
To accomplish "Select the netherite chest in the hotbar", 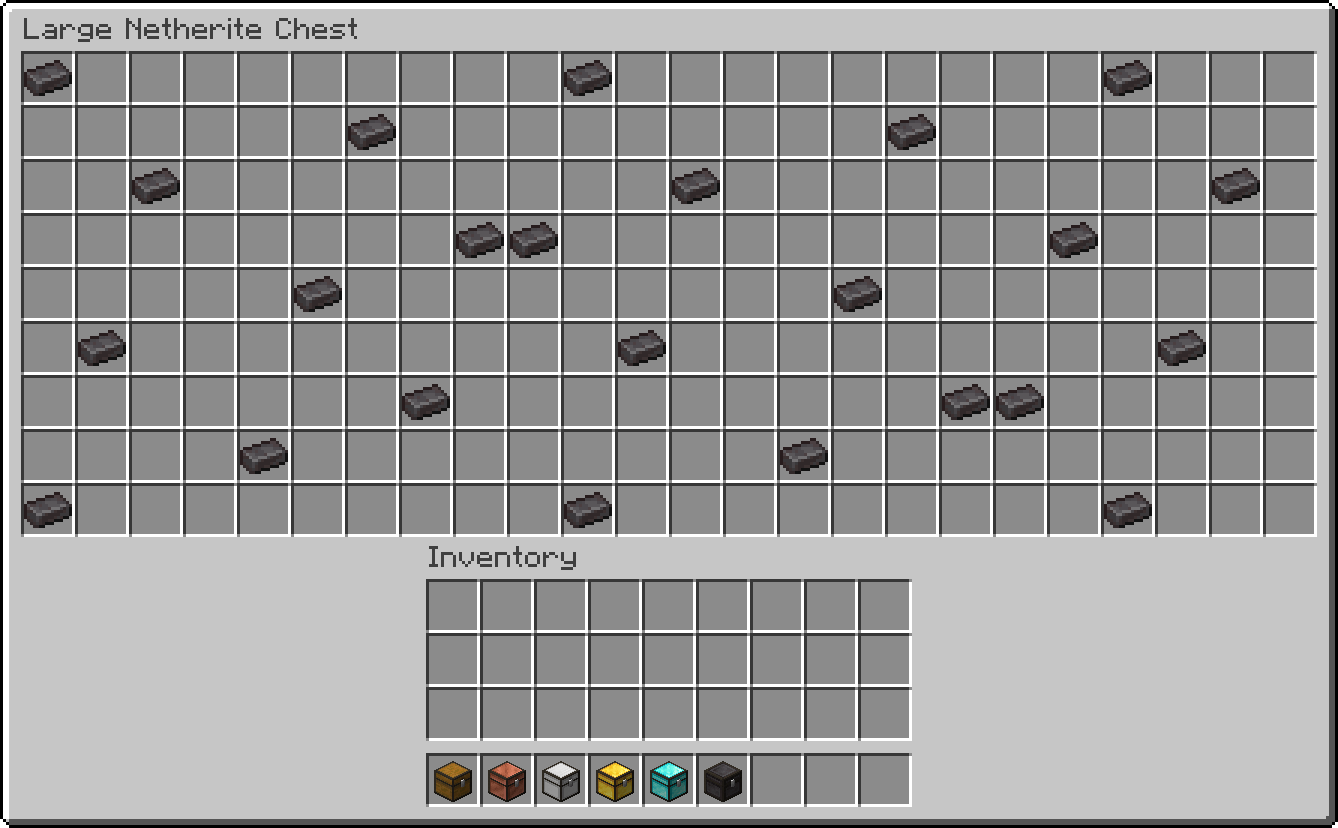I will click(x=723, y=783).
